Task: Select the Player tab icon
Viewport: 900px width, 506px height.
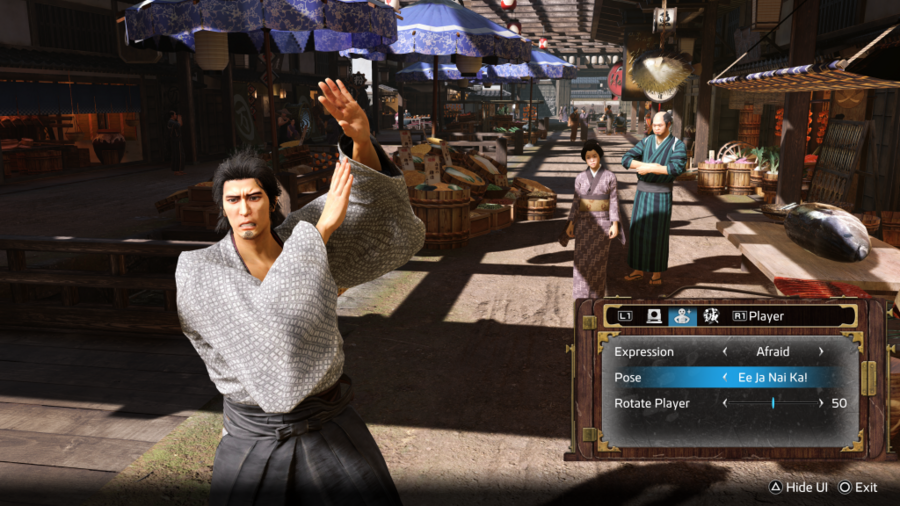Action: click(683, 316)
